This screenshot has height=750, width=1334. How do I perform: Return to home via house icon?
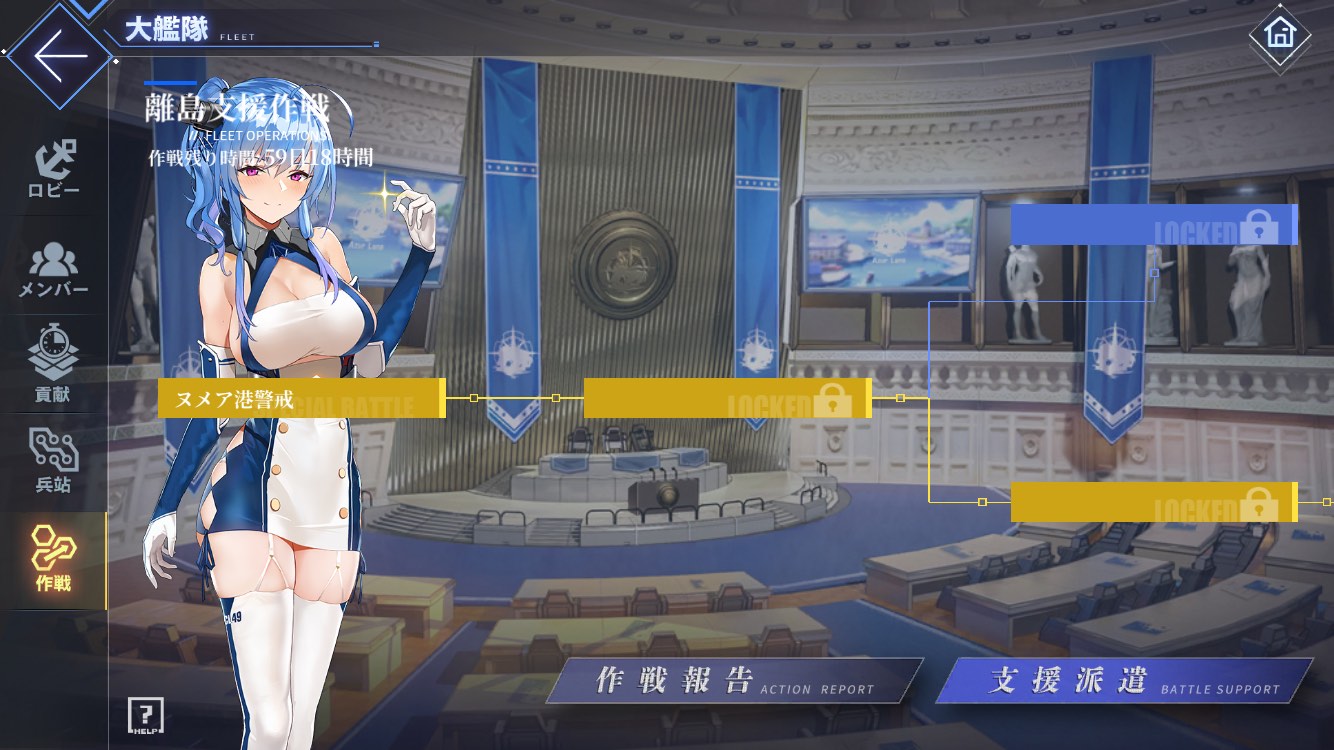[1279, 33]
